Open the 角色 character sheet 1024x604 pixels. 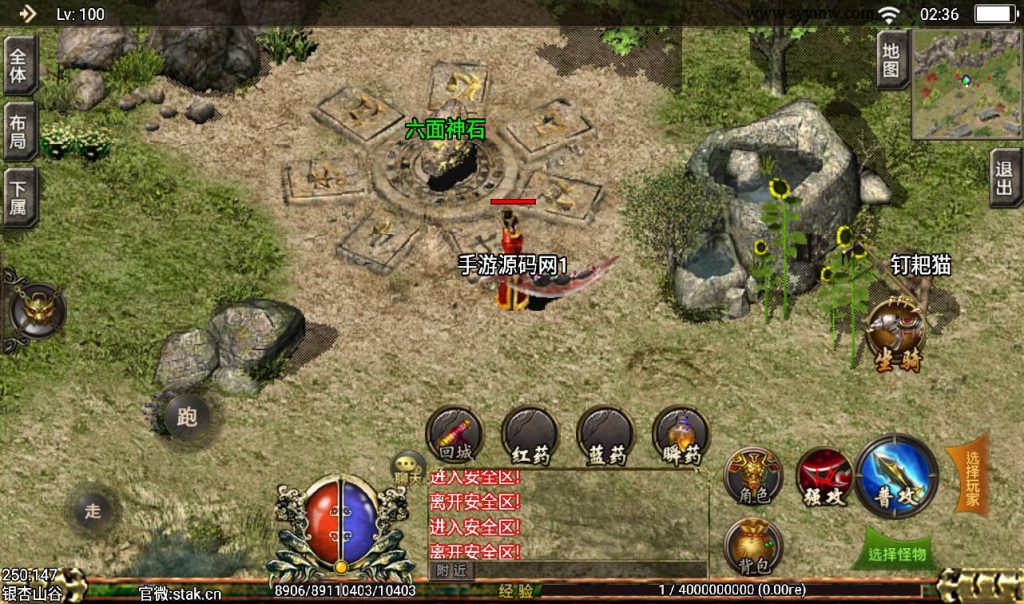(753, 475)
